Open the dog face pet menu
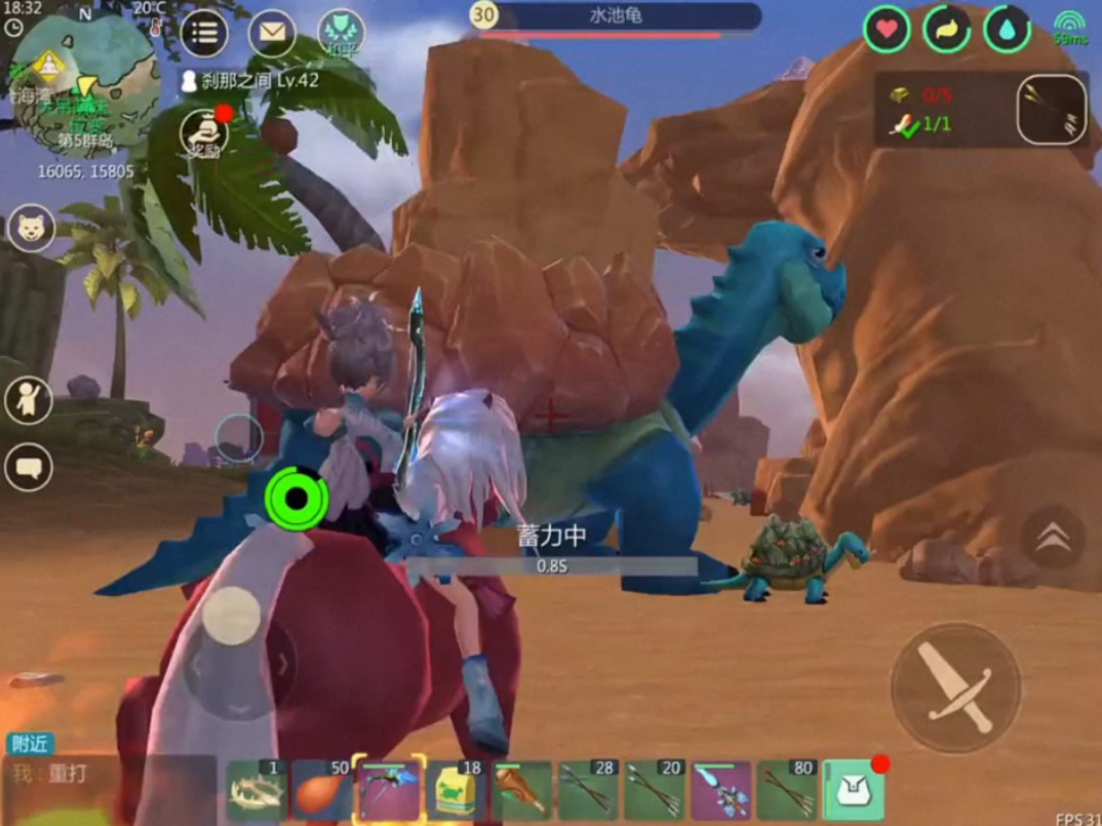 coord(30,230)
